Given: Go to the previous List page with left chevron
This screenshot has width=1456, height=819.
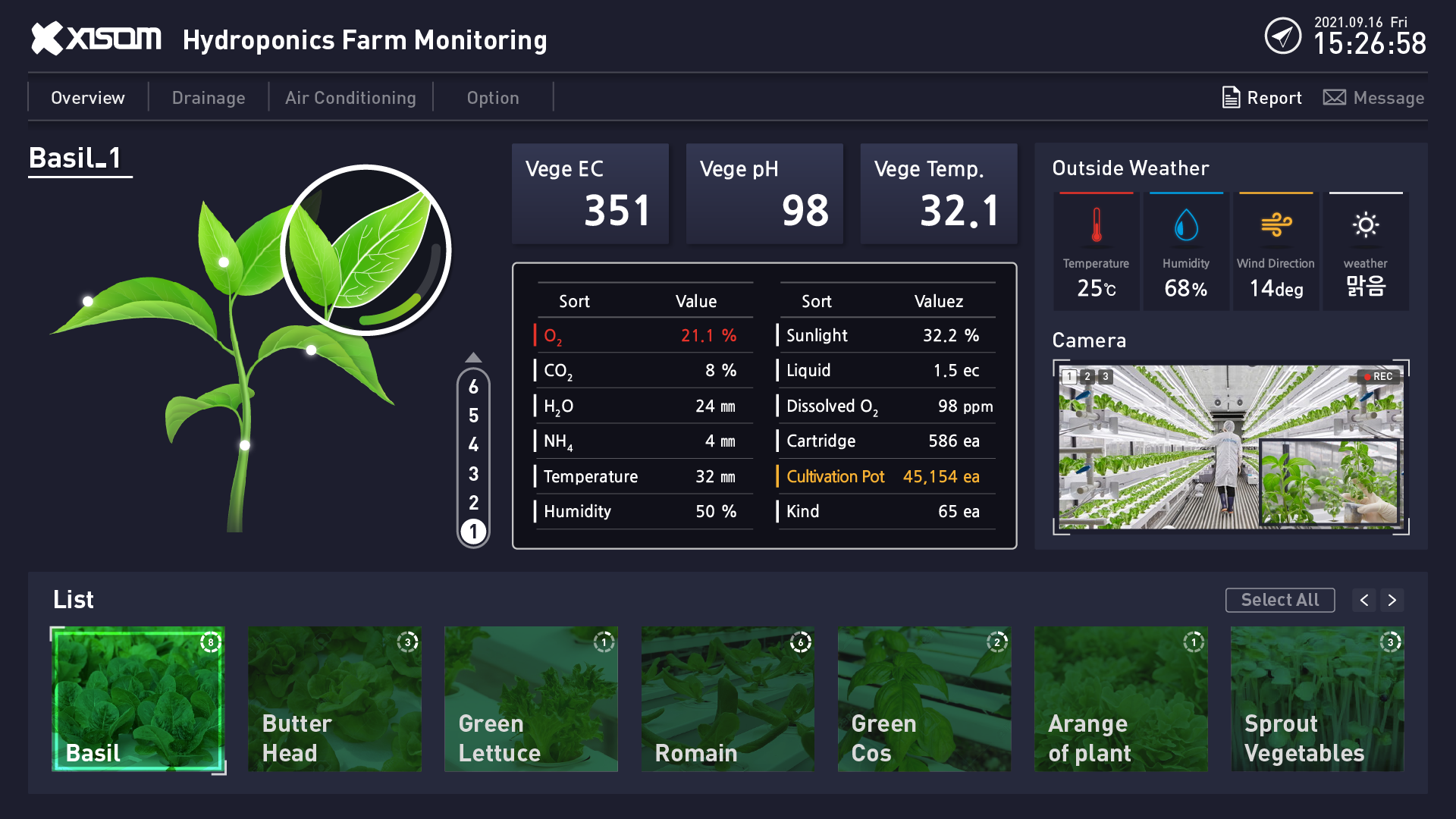Looking at the screenshot, I should tap(1363, 600).
